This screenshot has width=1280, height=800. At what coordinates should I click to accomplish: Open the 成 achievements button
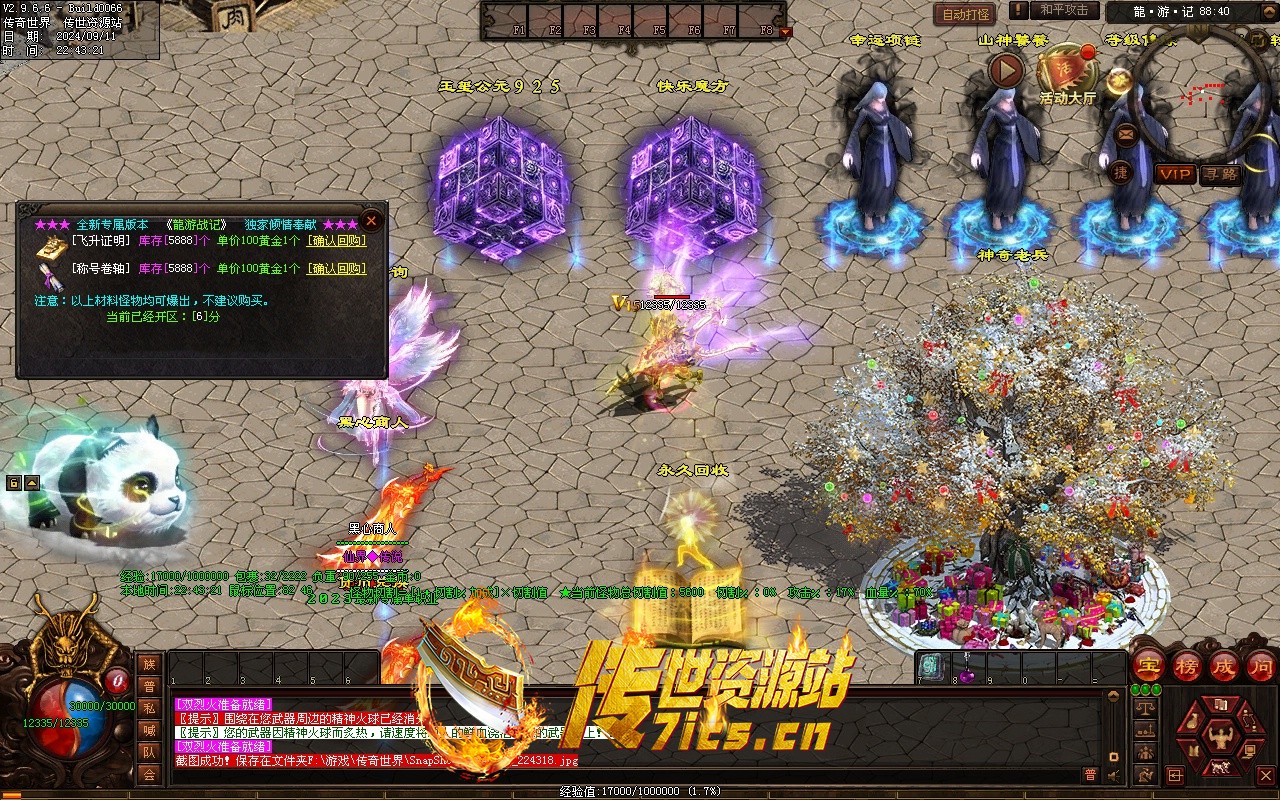tap(1225, 666)
